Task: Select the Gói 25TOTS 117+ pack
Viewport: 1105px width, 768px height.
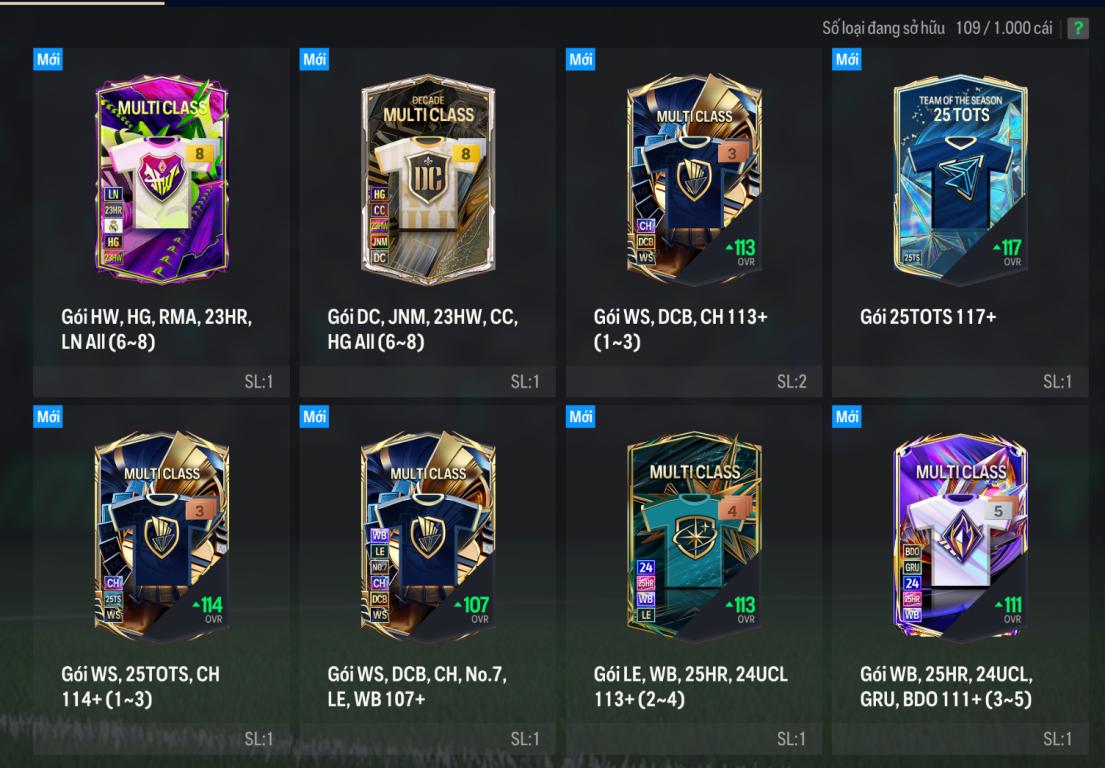Action: pos(960,180)
